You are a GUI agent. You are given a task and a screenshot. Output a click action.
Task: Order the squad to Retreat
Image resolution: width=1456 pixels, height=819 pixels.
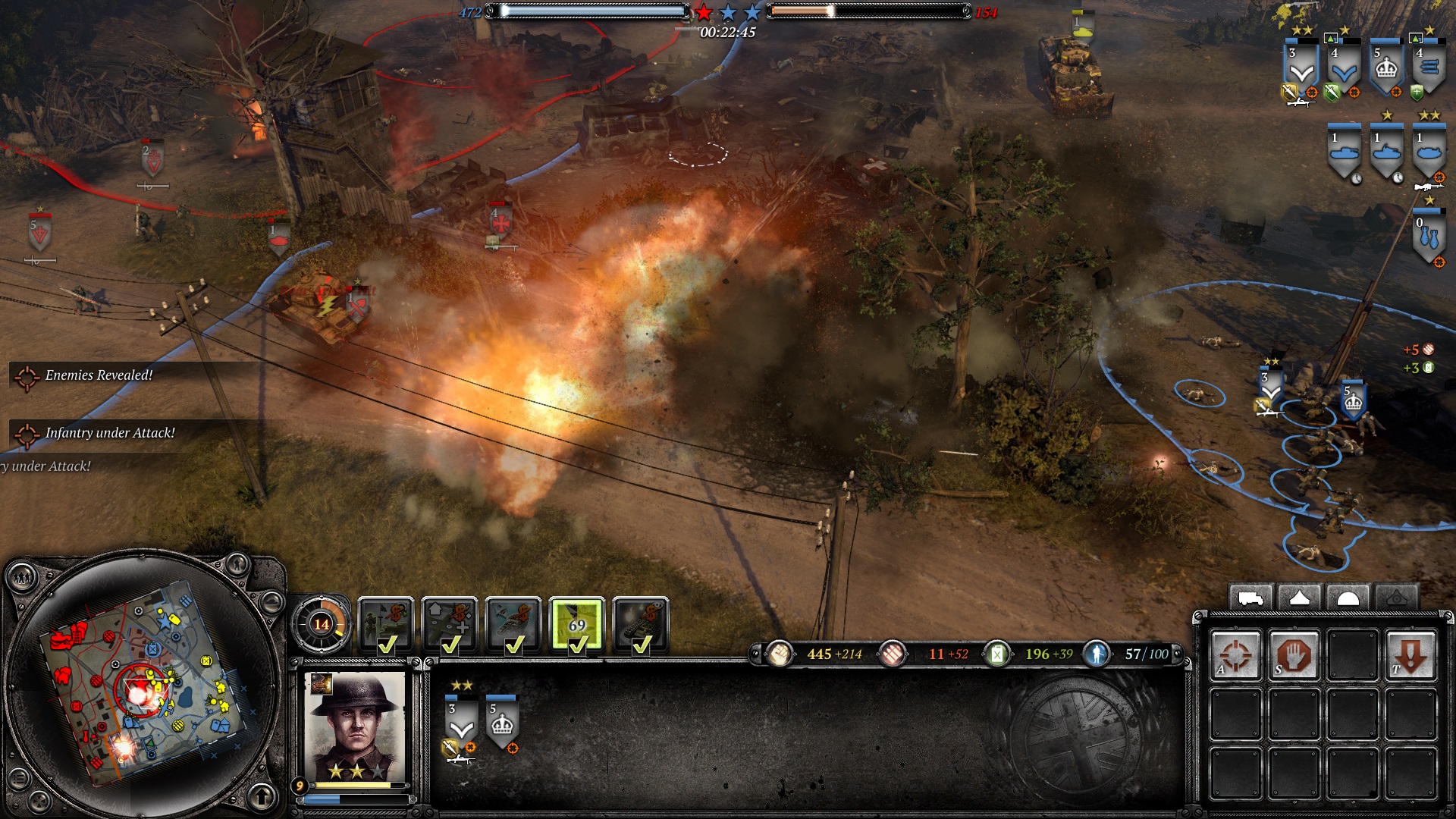[1410, 654]
